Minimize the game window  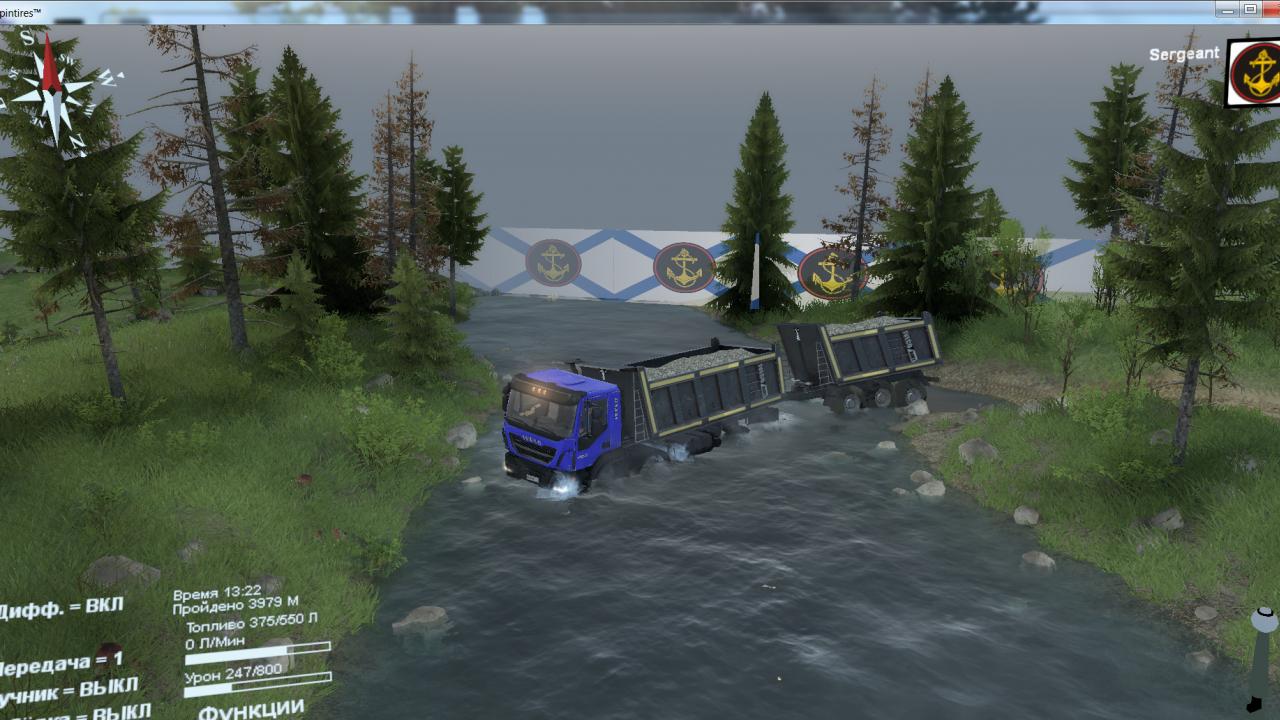(x=1227, y=9)
